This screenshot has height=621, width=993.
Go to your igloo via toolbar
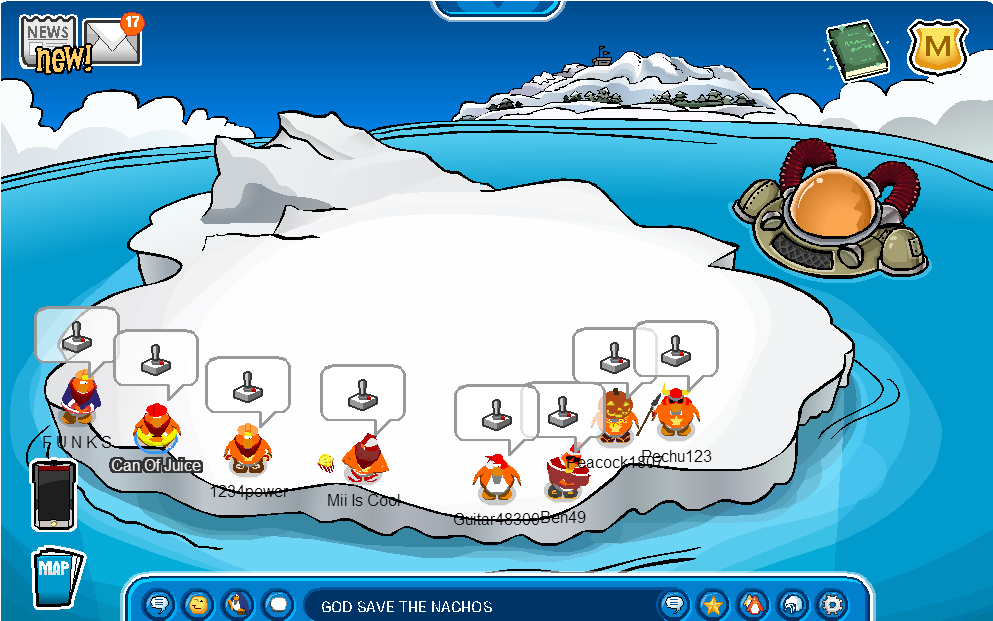pyautogui.click(x=792, y=604)
